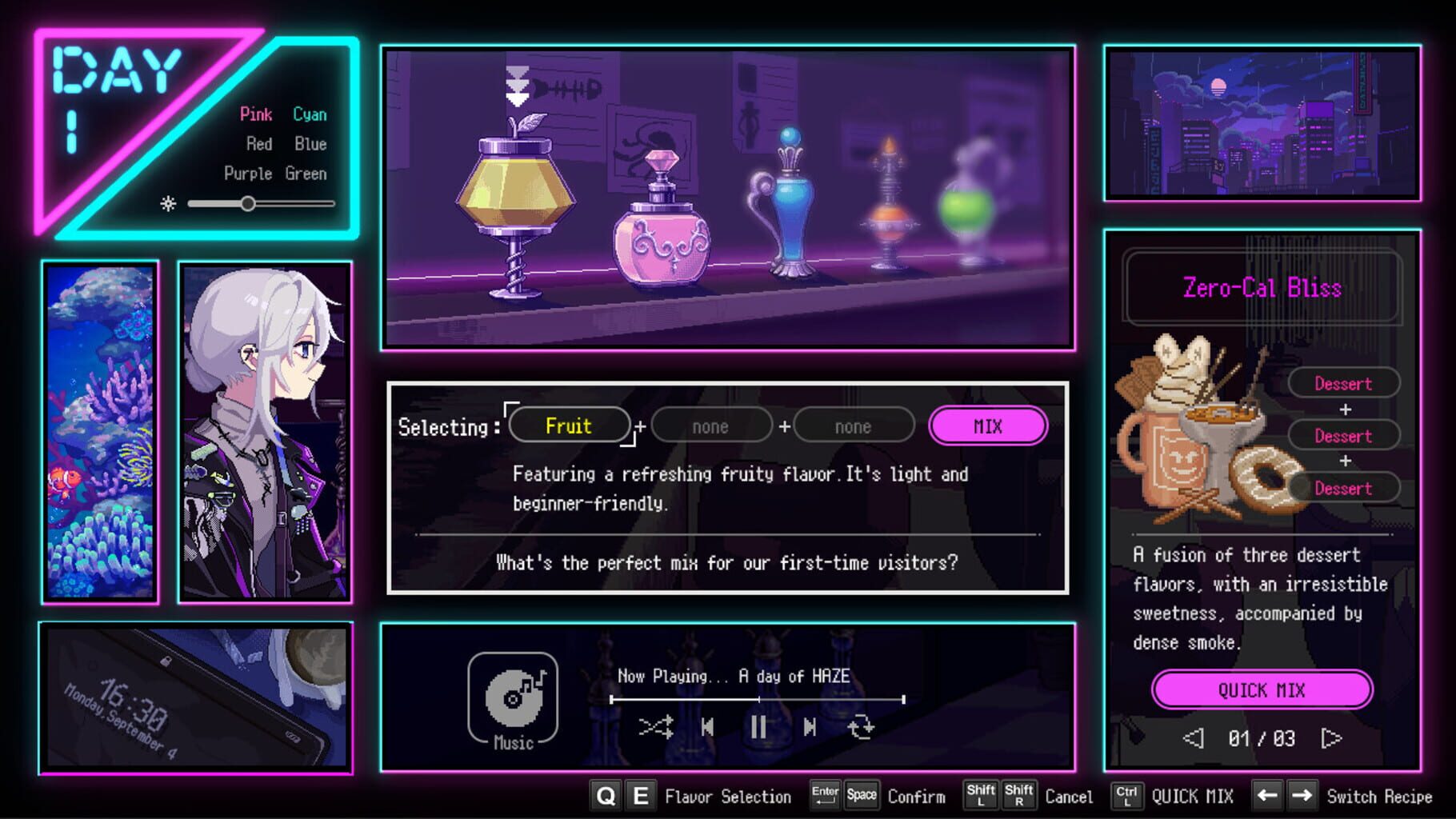Click the Music disc icon
Image resolution: width=1456 pixels, height=819 pixels.
click(x=514, y=697)
